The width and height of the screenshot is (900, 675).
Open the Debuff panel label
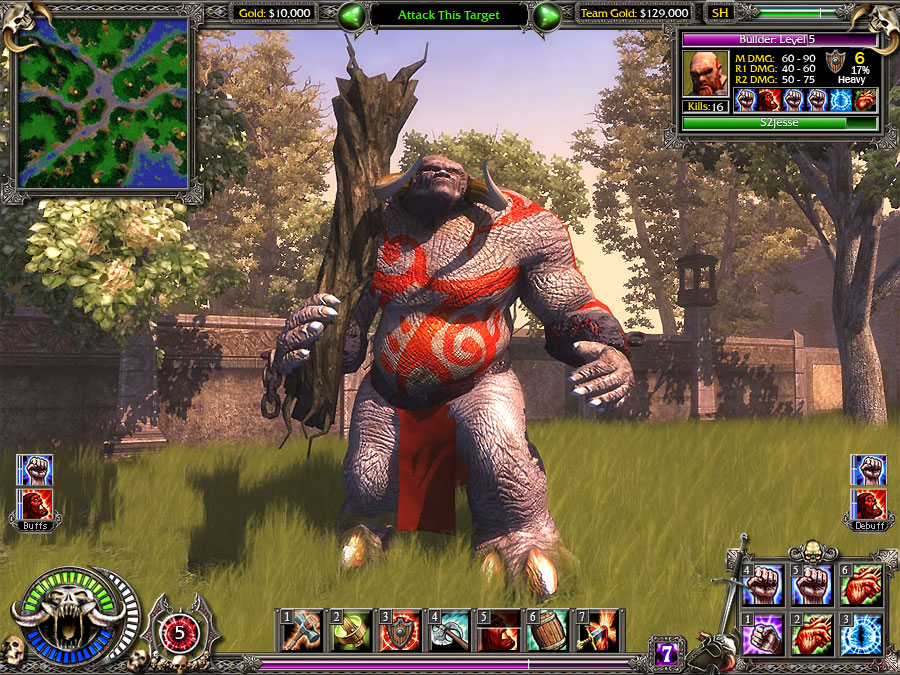867,524
